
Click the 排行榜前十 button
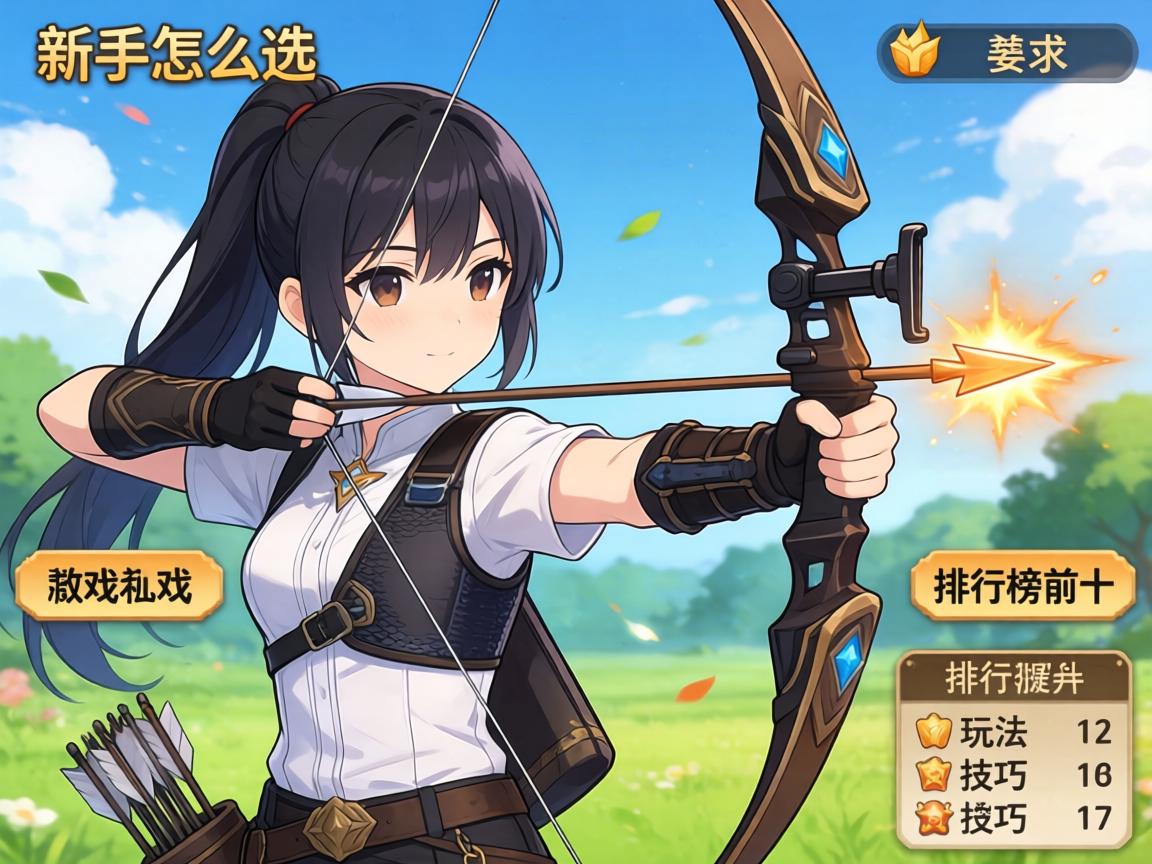1023,585
